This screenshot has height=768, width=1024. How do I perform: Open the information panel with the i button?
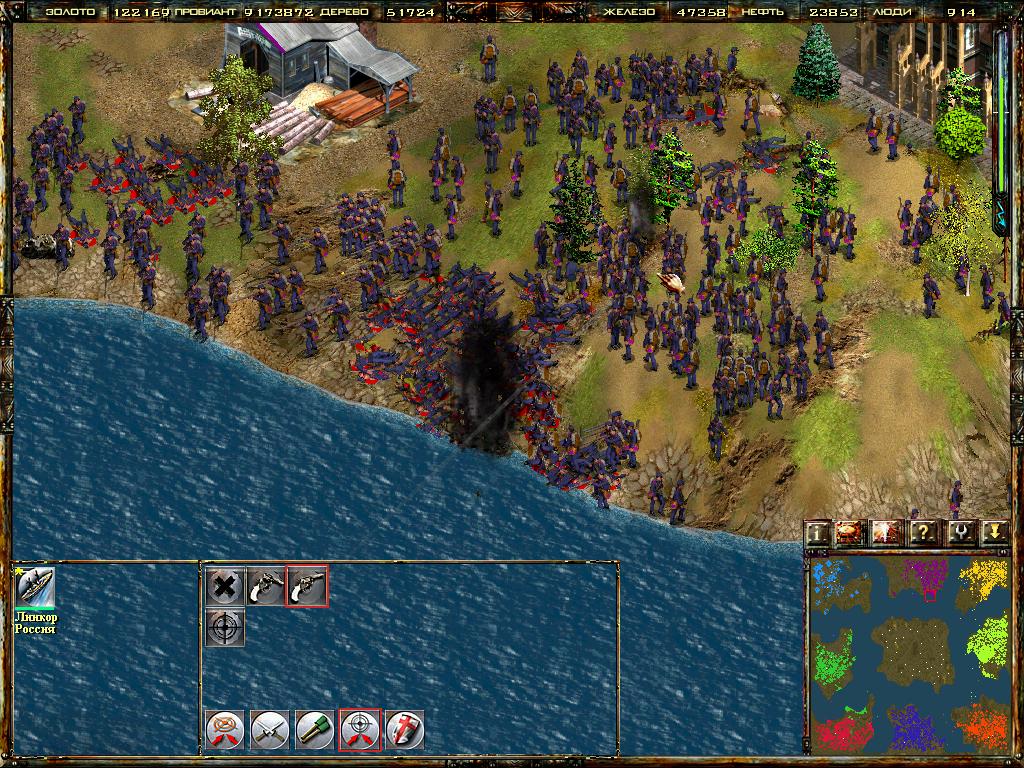[x=818, y=532]
